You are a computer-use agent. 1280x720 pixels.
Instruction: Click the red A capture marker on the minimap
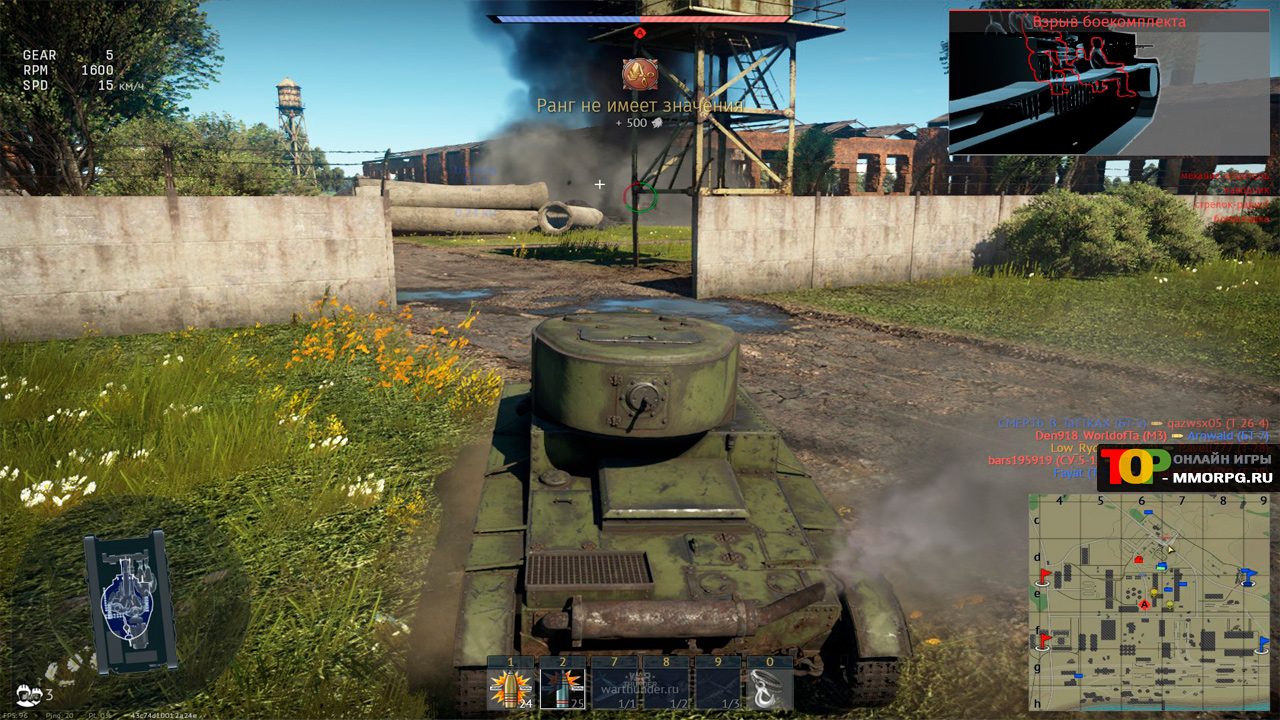(1144, 603)
